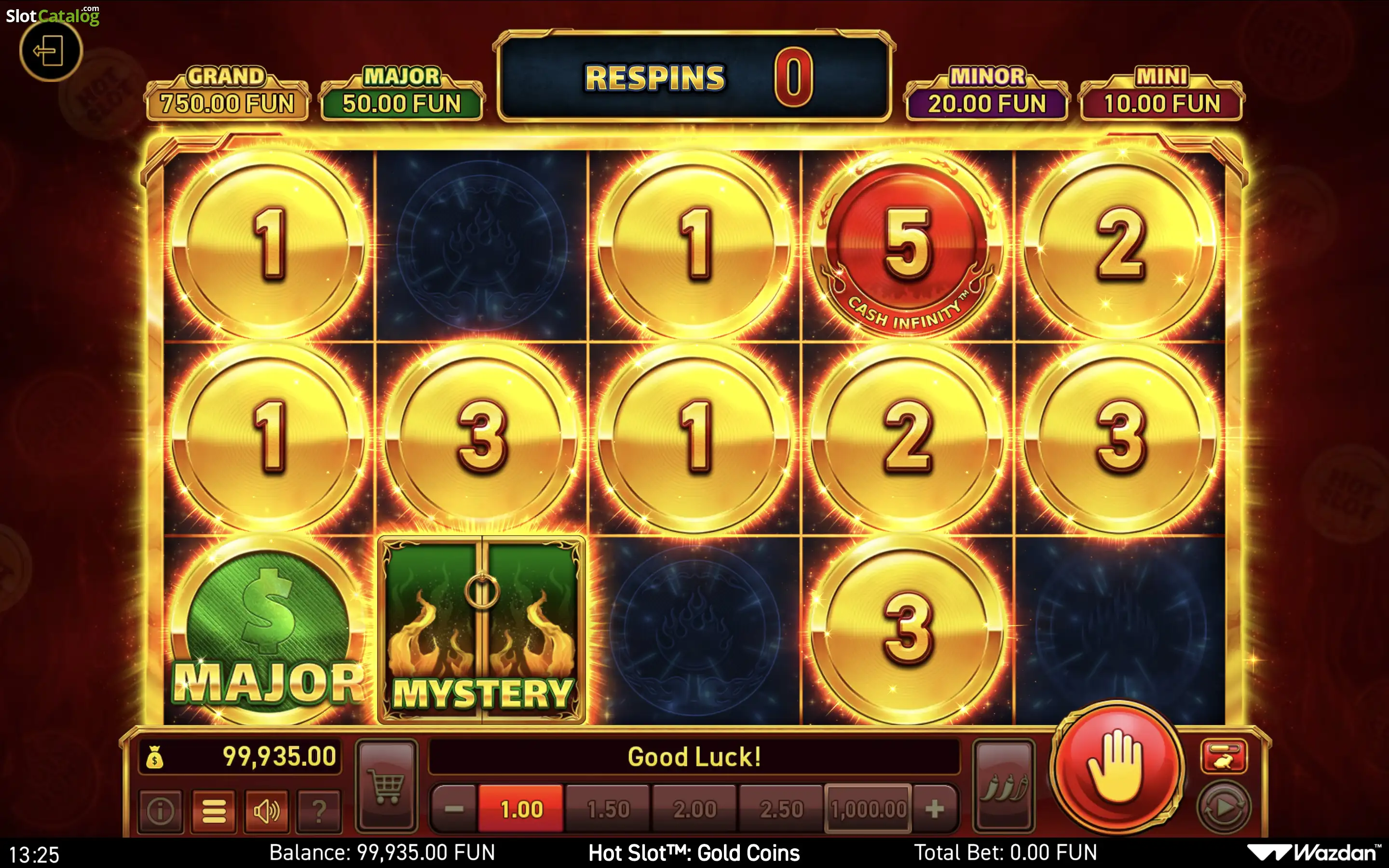
Task: Open the hamburger menu
Action: pyautogui.click(x=214, y=811)
